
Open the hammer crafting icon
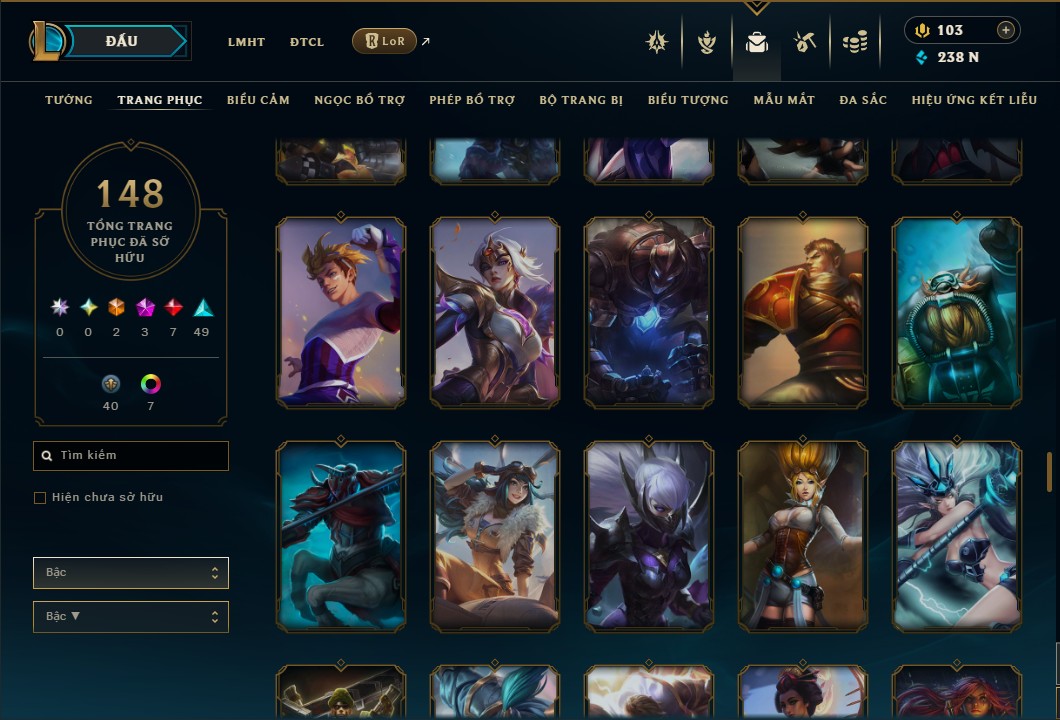click(x=805, y=42)
